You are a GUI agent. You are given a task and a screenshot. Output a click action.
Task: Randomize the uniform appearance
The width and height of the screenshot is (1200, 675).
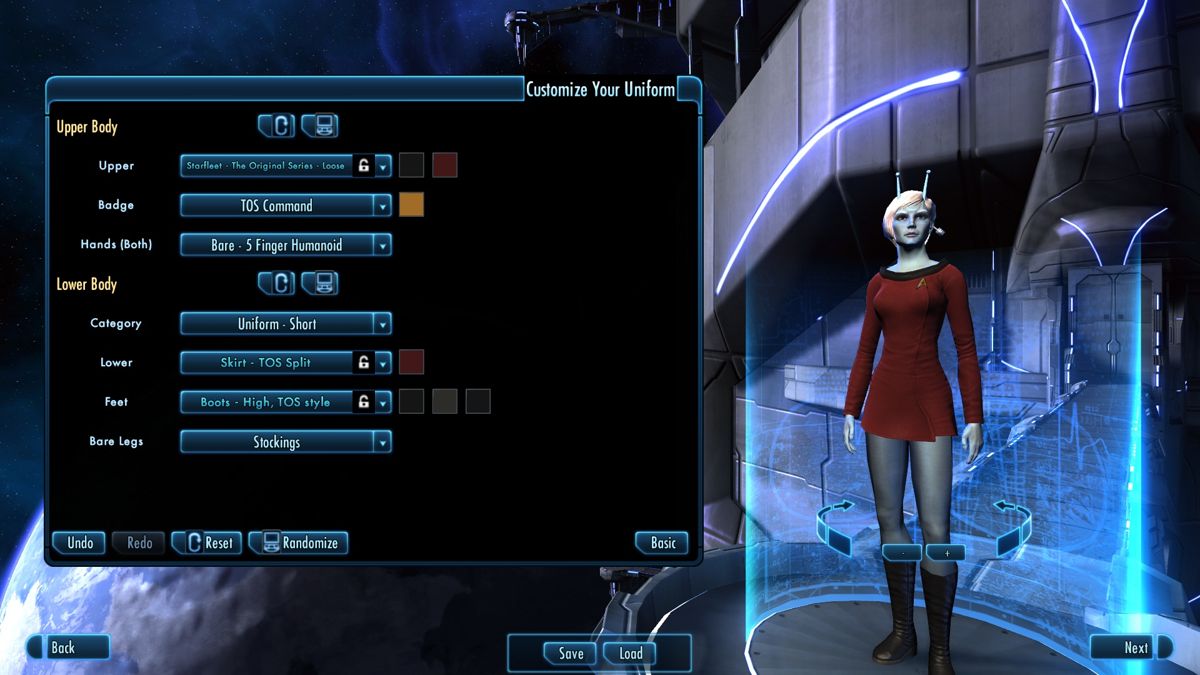click(x=299, y=543)
